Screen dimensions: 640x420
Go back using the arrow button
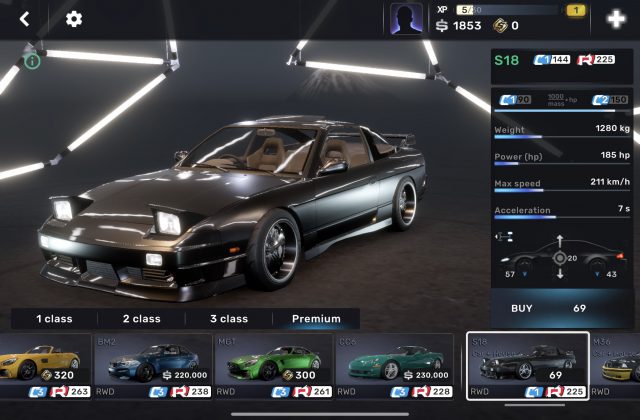25,19
